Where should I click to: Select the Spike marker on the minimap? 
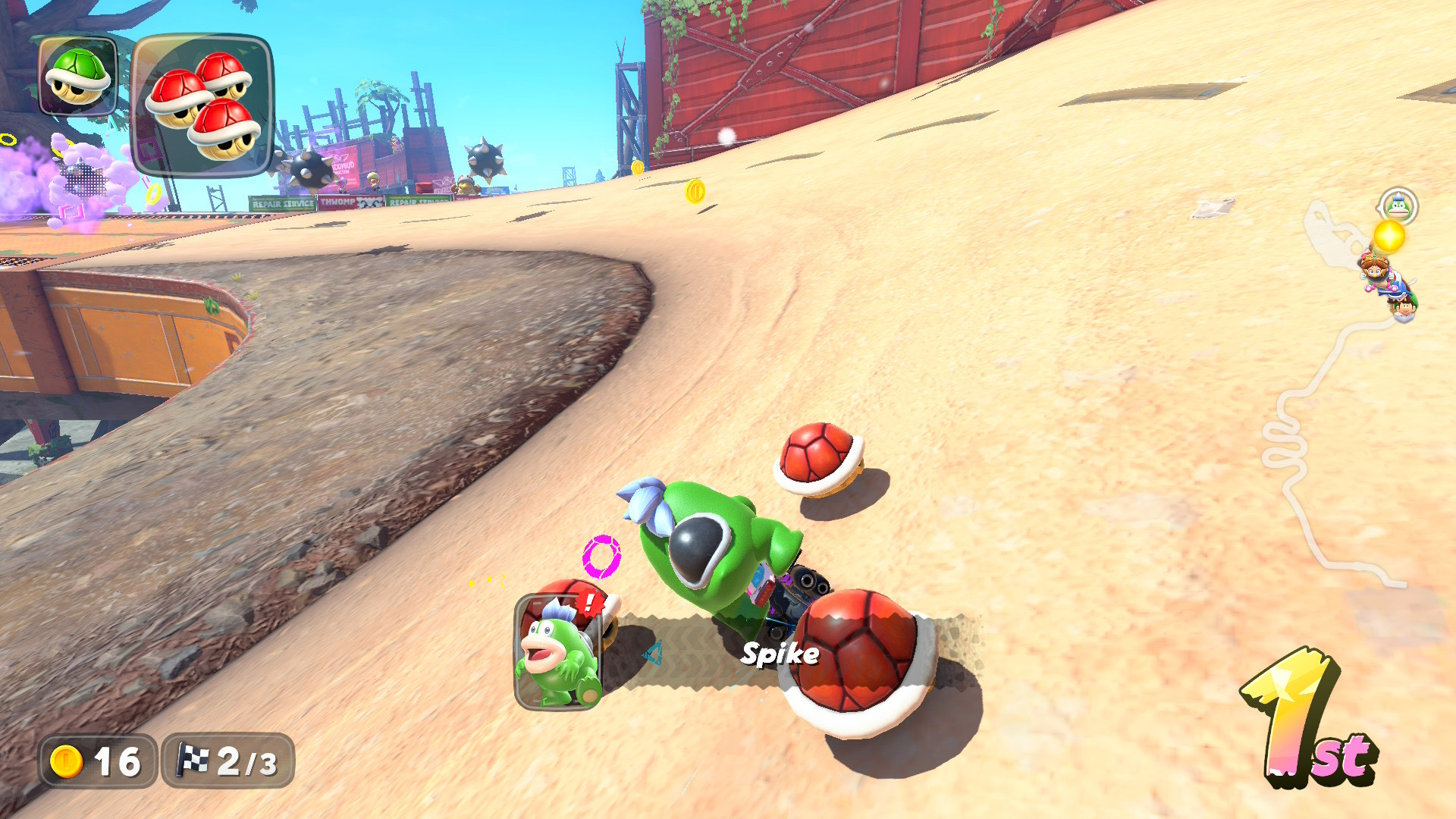tap(1398, 206)
